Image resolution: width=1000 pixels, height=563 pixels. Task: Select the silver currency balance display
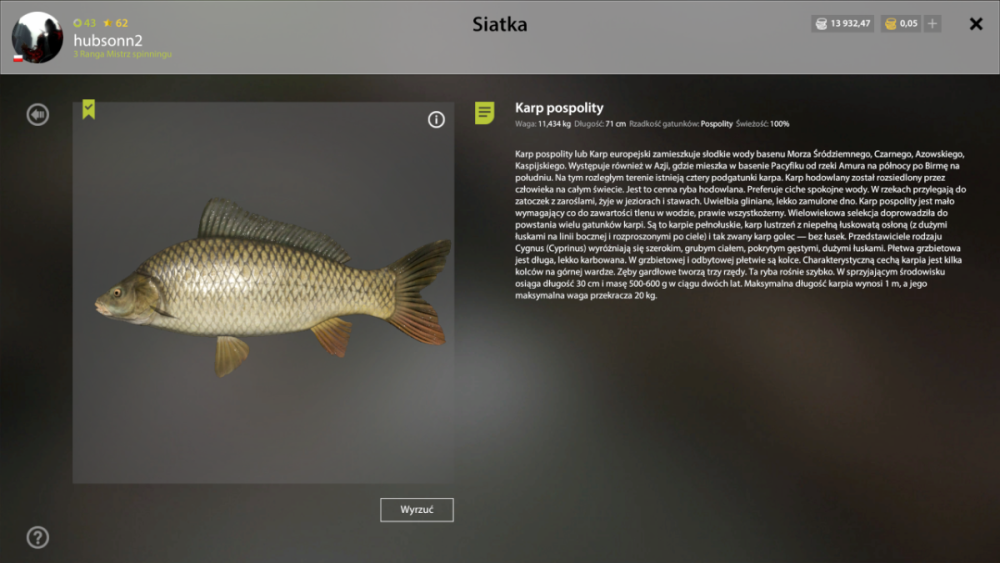pos(844,24)
